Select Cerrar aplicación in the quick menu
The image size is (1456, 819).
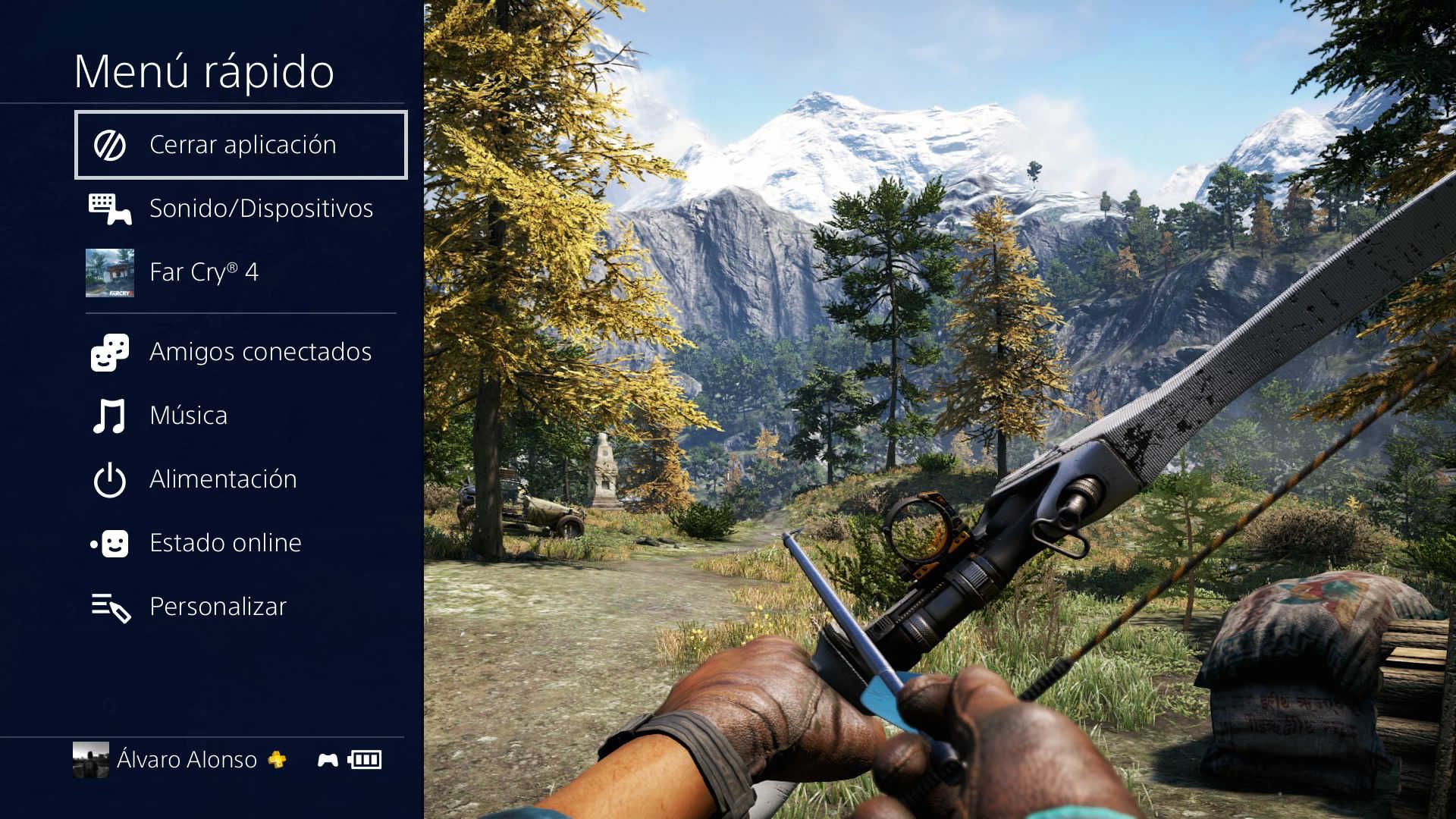point(241,145)
